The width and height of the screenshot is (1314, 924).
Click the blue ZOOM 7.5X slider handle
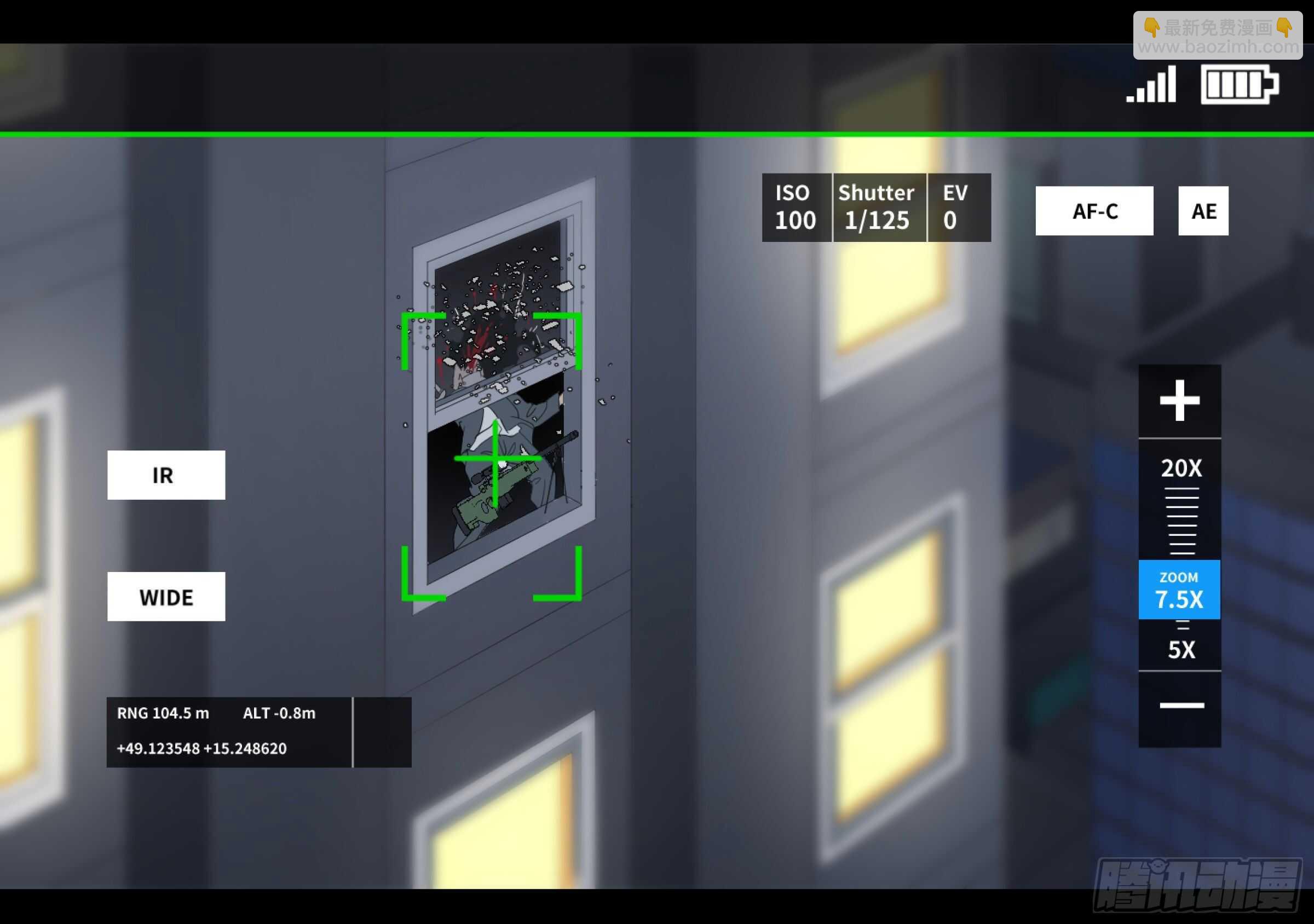click(x=1179, y=590)
